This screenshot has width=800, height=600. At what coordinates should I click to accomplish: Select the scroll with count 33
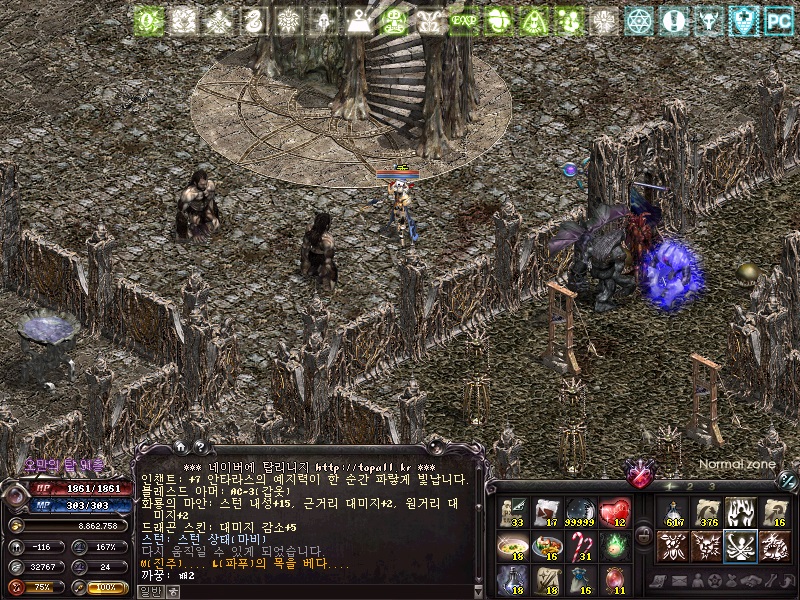512,512
